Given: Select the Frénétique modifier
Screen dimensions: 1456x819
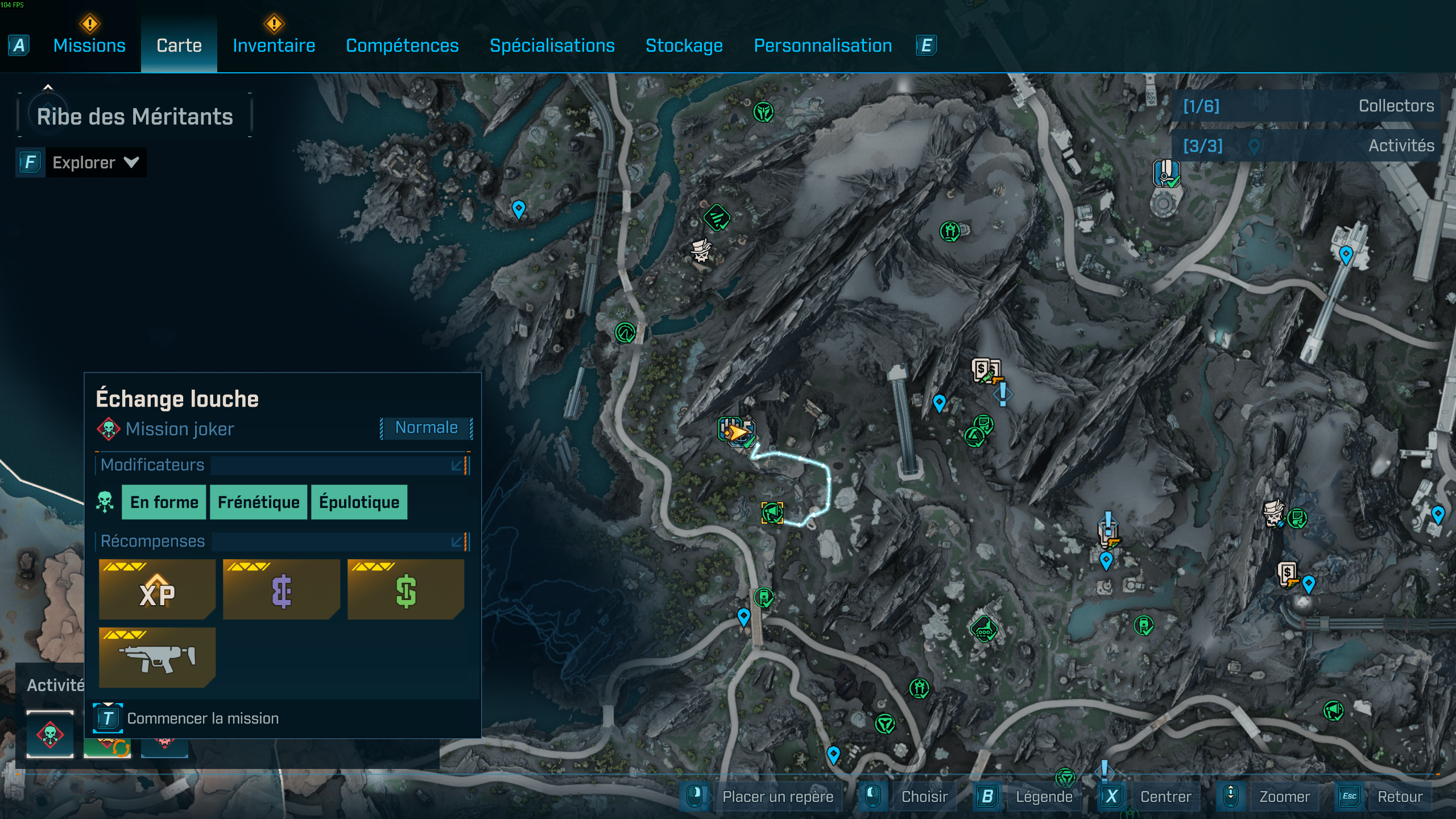Looking at the screenshot, I should click(x=258, y=502).
